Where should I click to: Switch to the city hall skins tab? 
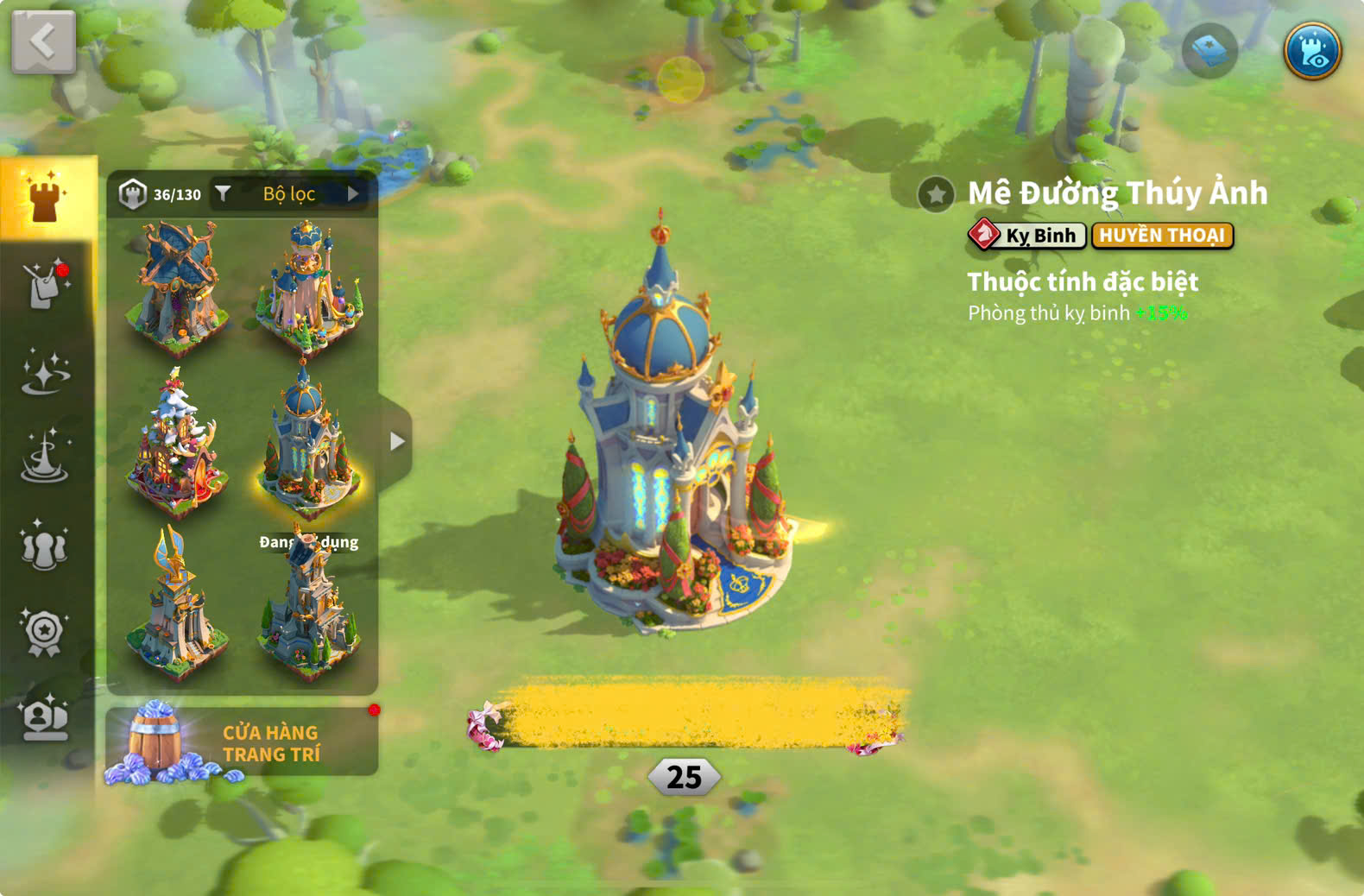(47, 199)
